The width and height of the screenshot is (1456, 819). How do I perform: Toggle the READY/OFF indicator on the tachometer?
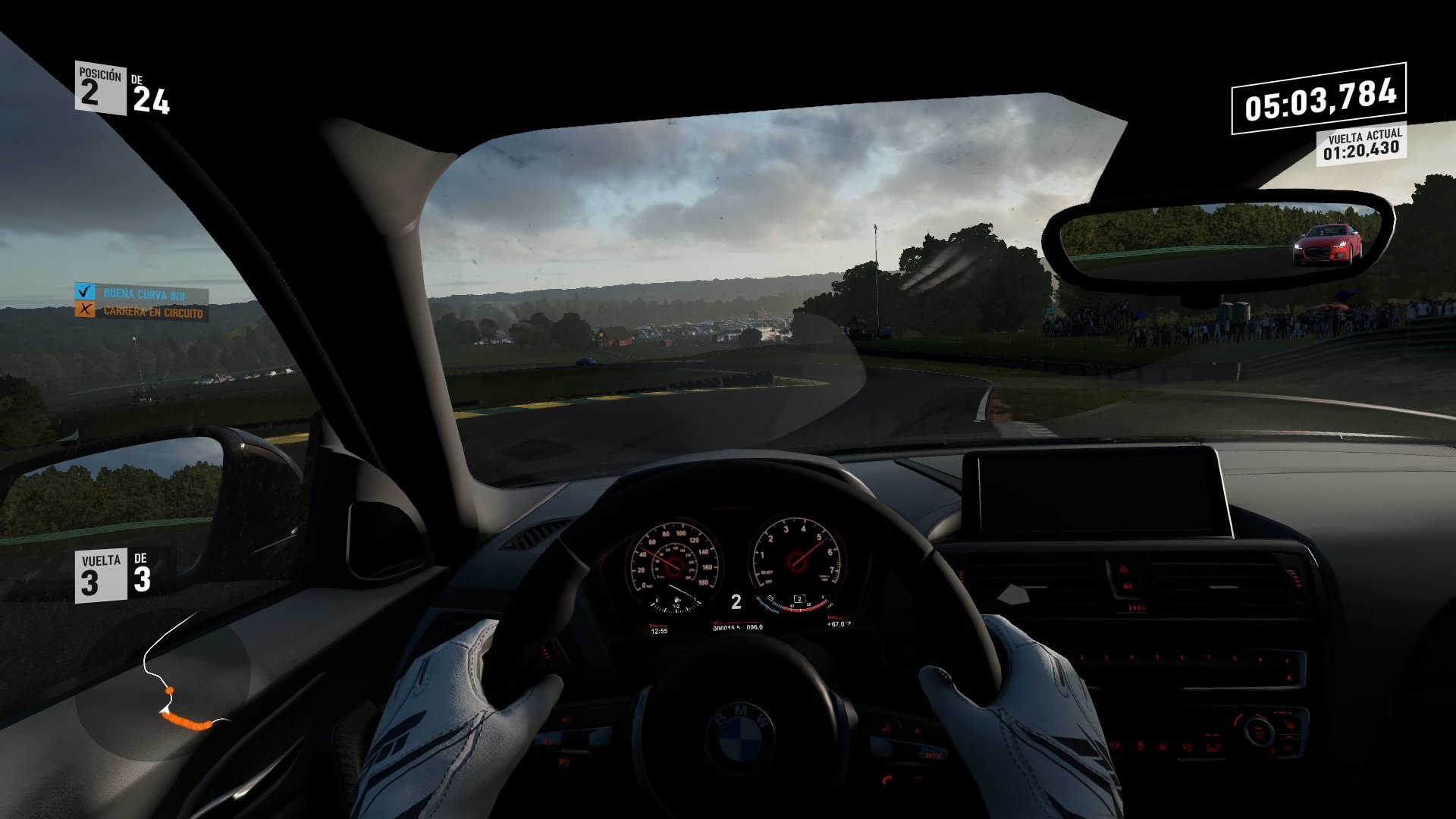tap(767, 576)
